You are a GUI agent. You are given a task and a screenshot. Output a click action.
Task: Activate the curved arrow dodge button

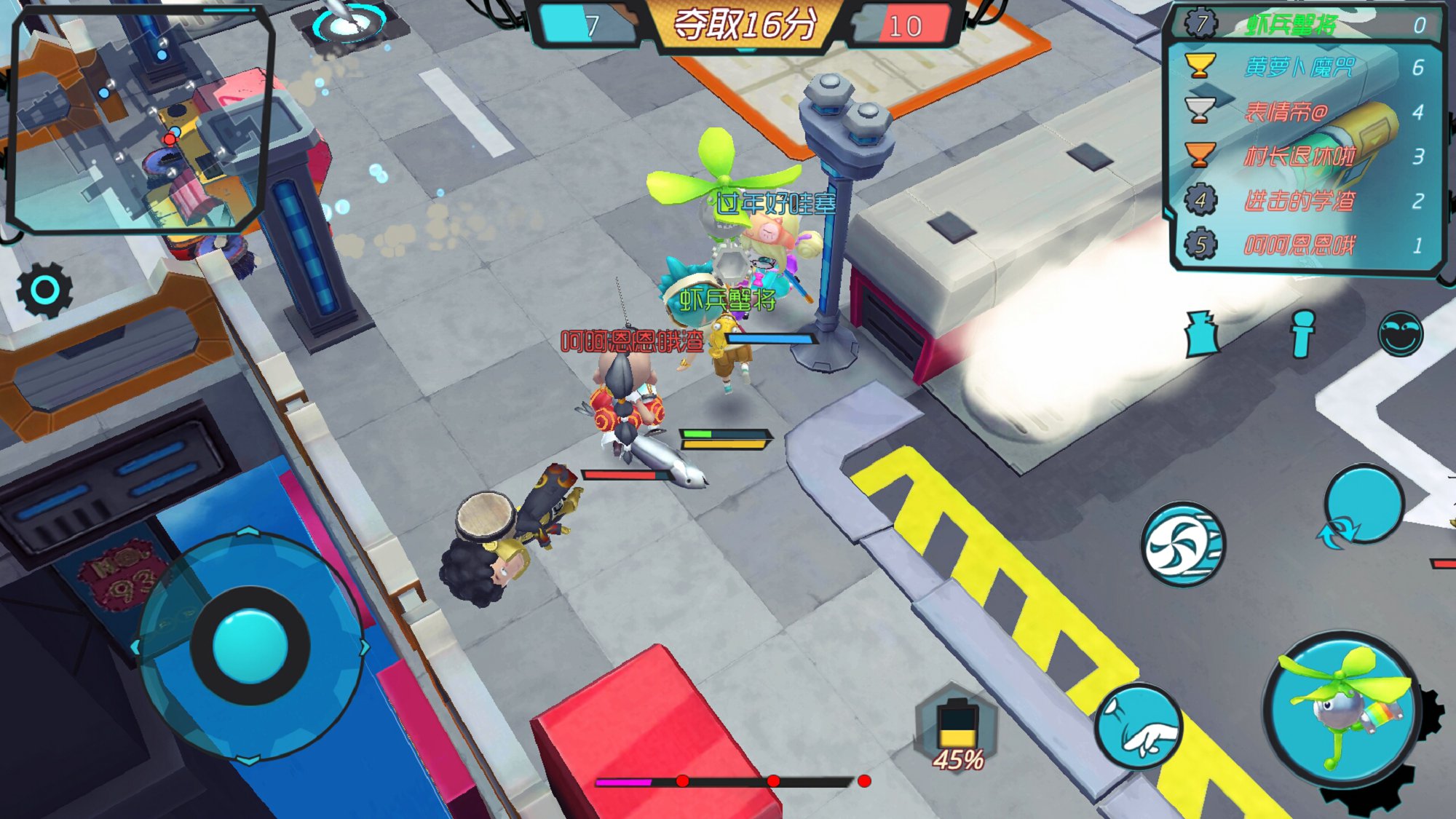[x=1362, y=506]
